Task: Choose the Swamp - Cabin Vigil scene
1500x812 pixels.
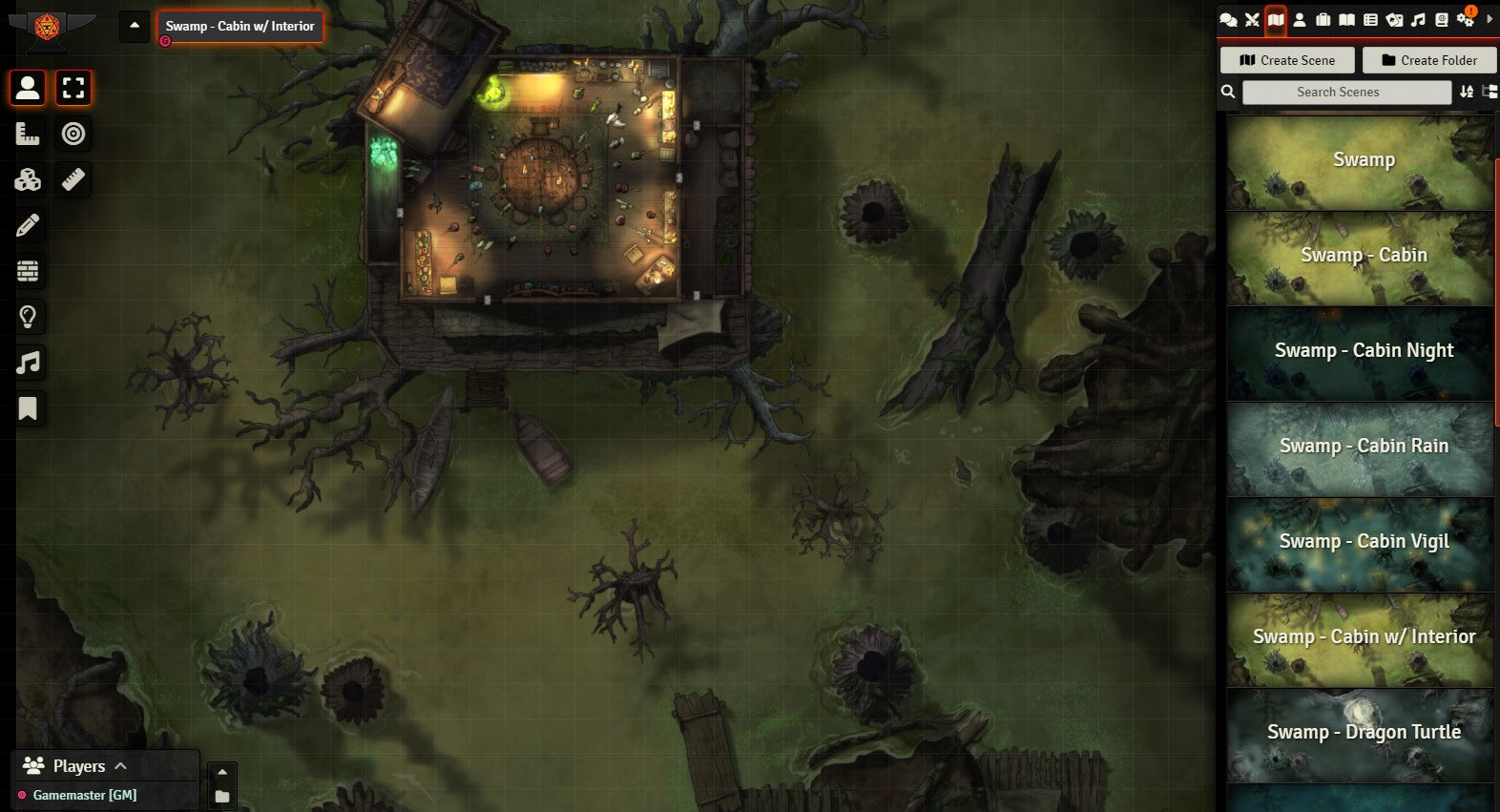Action: [x=1361, y=542]
